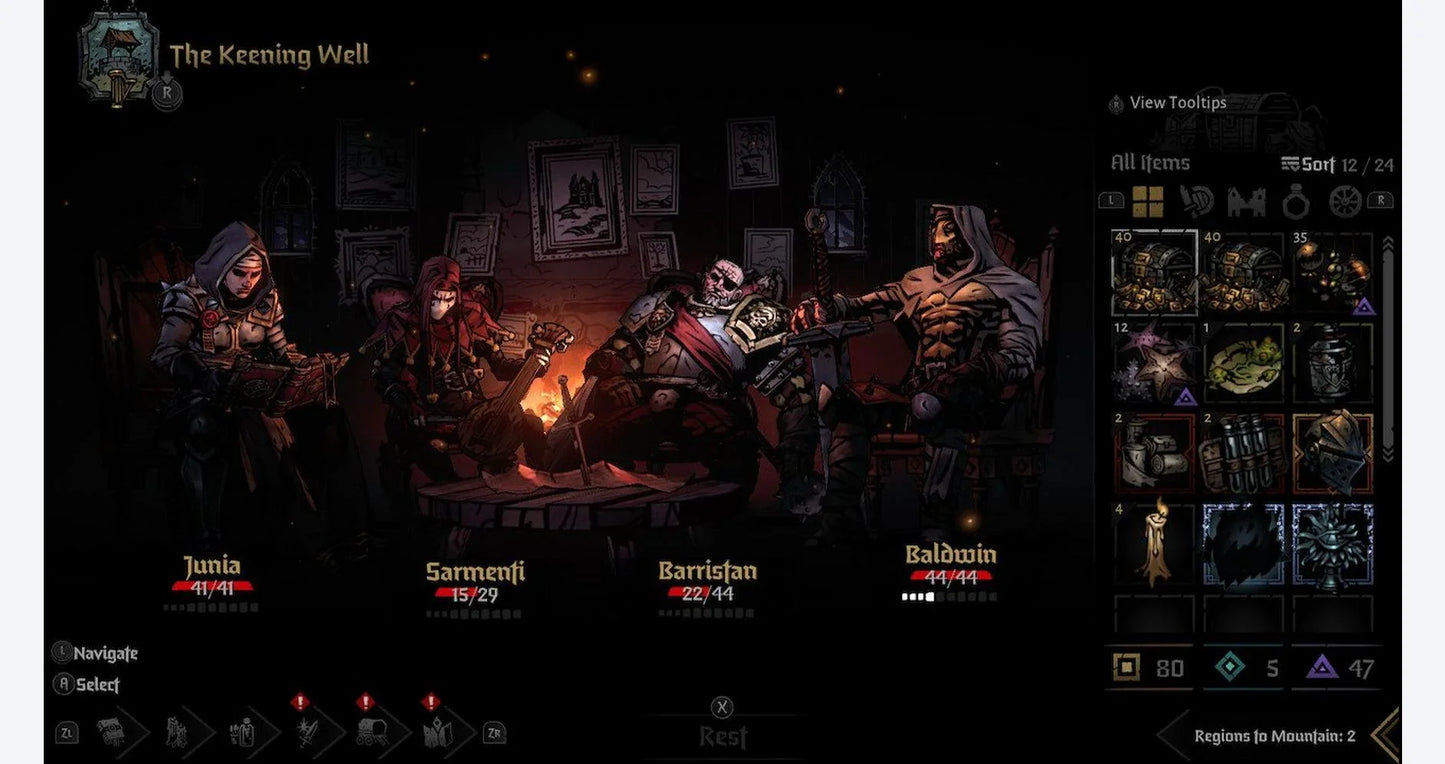Click the map icon with red alert
This screenshot has height=764, width=1445.
pyautogui.click(x=435, y=733)
